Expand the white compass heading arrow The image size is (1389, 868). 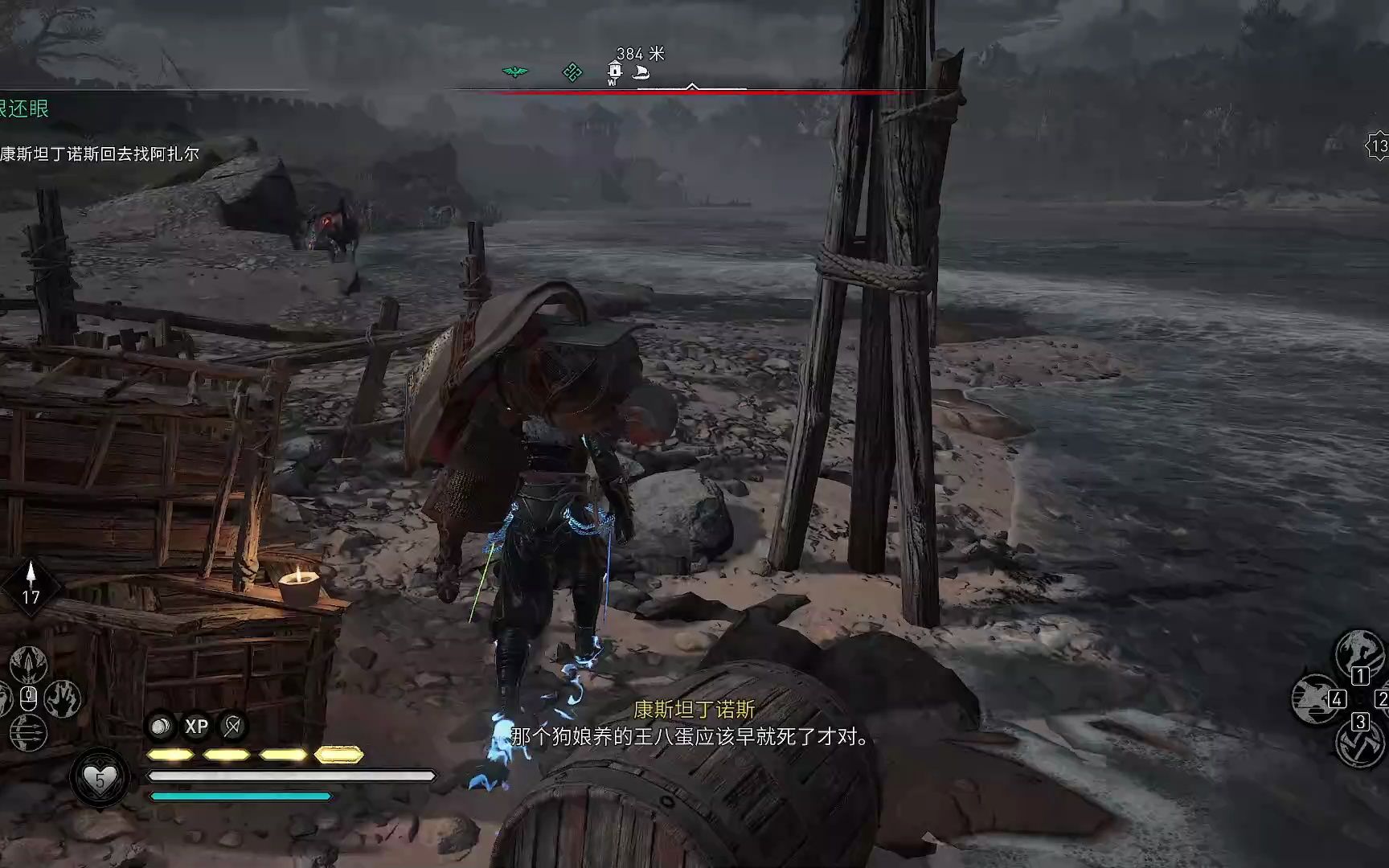click(x=691, y=84)
